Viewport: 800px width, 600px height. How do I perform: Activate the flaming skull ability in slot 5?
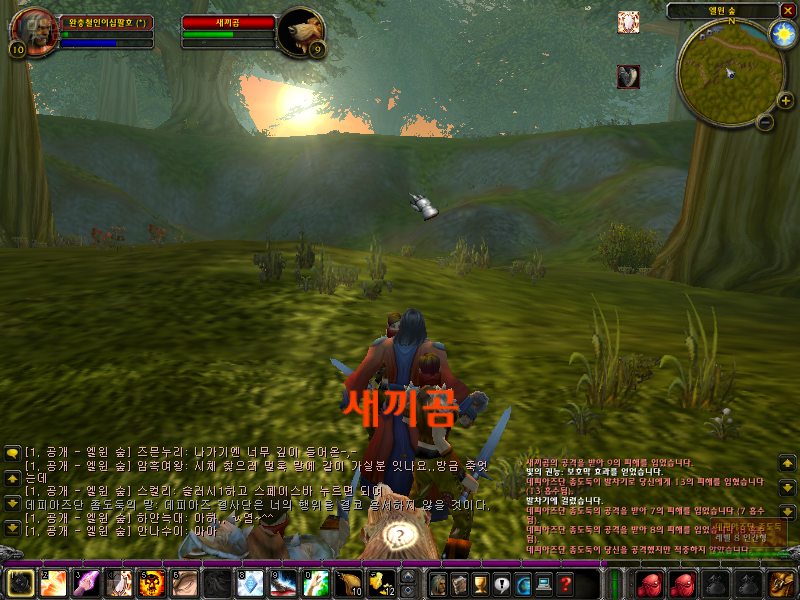[x=151, y=583]
